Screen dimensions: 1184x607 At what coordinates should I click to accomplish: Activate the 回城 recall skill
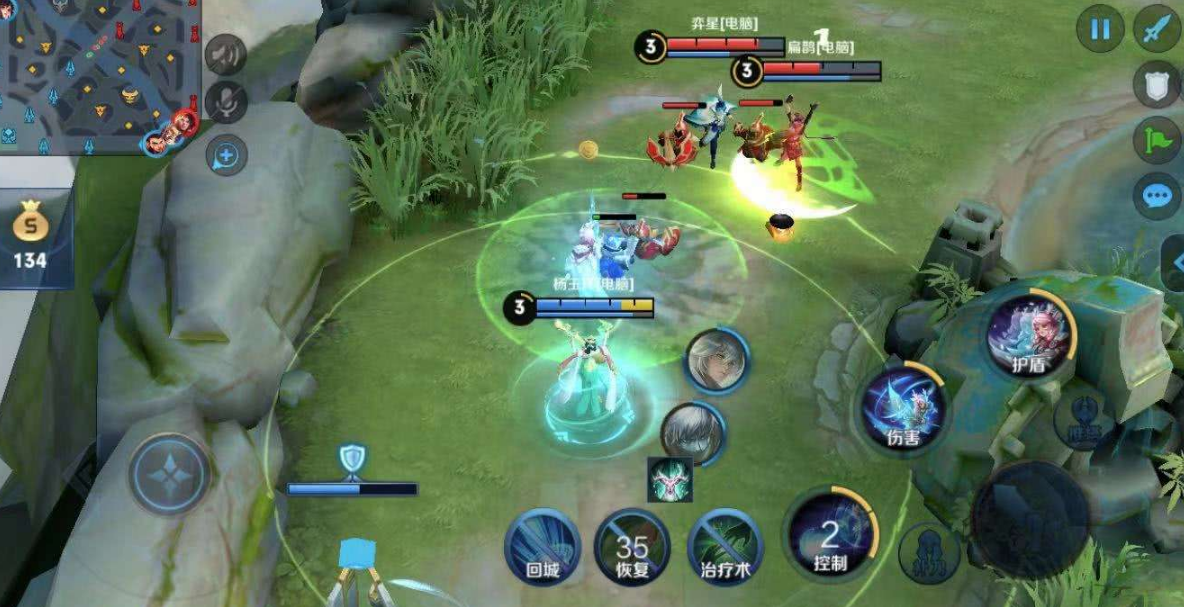pyautogui.click(x=542, y=546)
